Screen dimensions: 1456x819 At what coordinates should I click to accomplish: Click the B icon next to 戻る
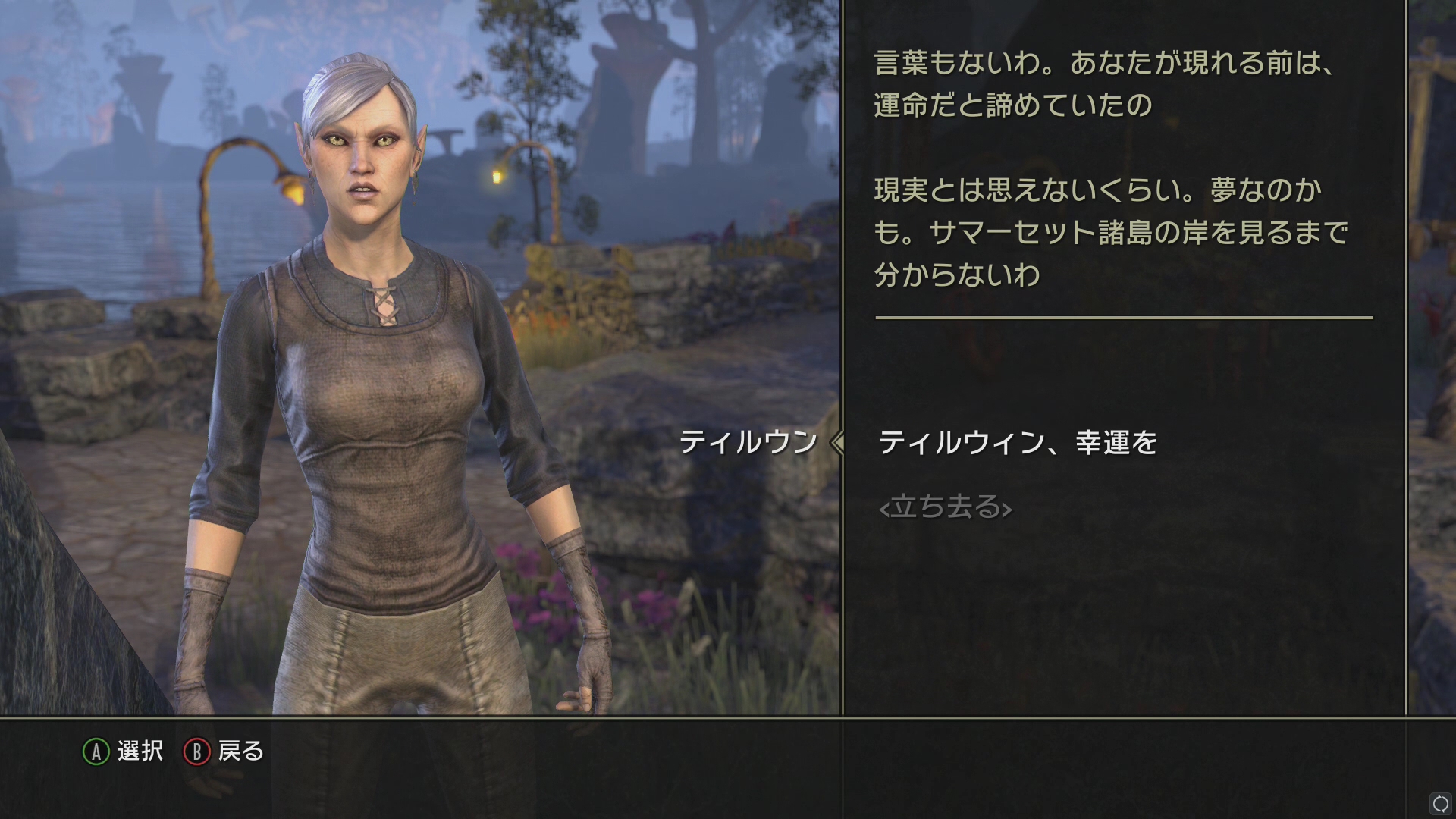[x=196, y=752]
